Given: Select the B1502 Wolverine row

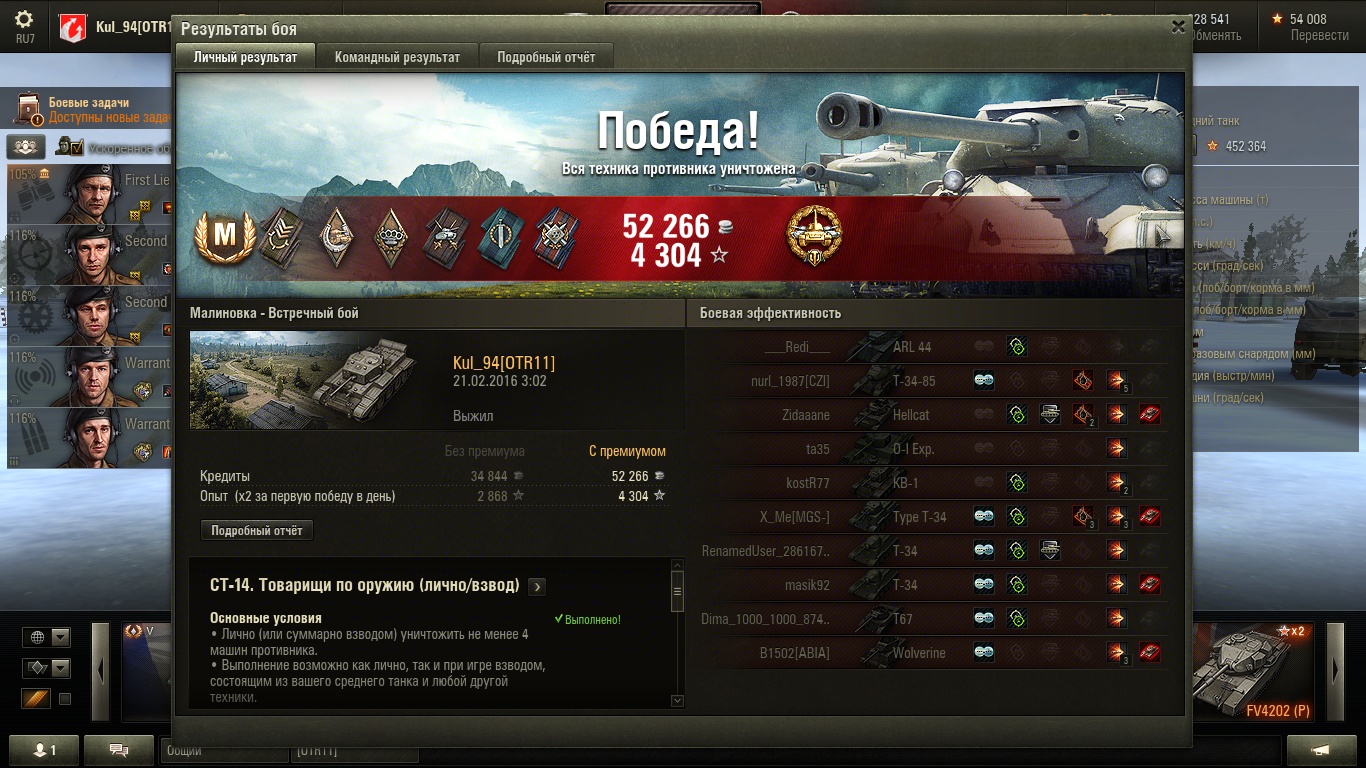Looking at the screenshot, I should [930, 653].
